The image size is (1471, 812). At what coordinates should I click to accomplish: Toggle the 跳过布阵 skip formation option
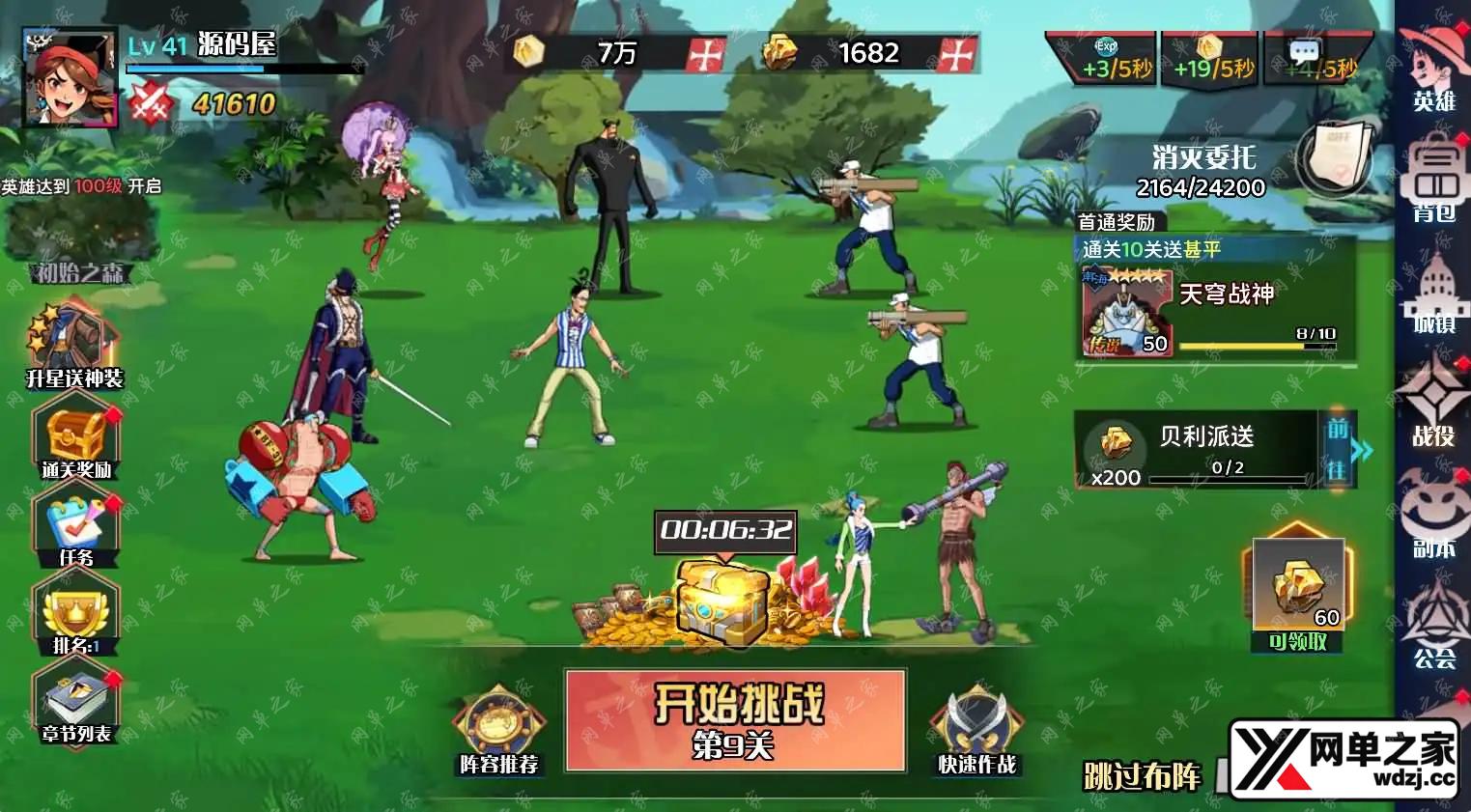(x=1143, y=775)
